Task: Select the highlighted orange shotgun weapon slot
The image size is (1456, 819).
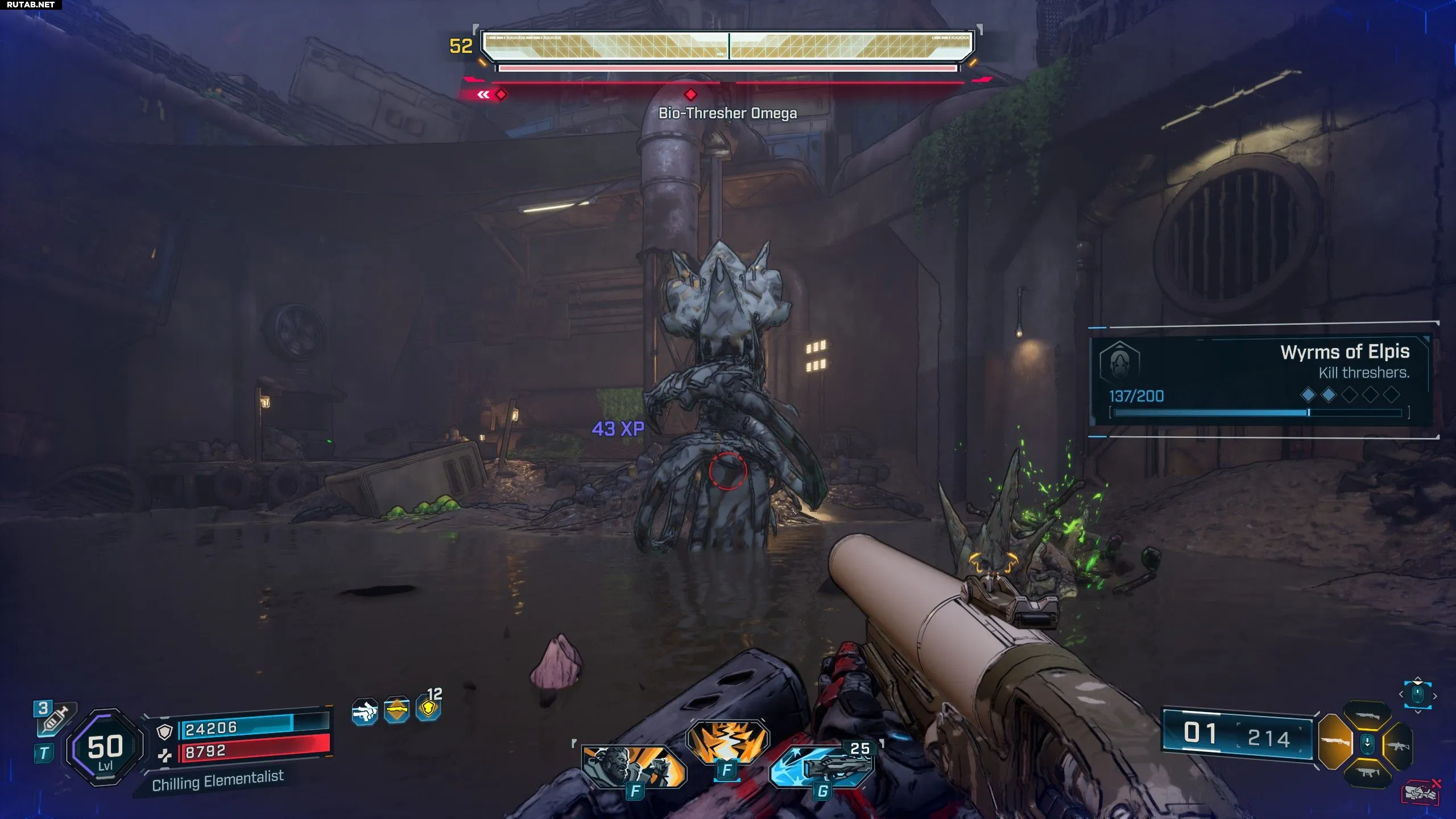Action: click(1334, 742)
